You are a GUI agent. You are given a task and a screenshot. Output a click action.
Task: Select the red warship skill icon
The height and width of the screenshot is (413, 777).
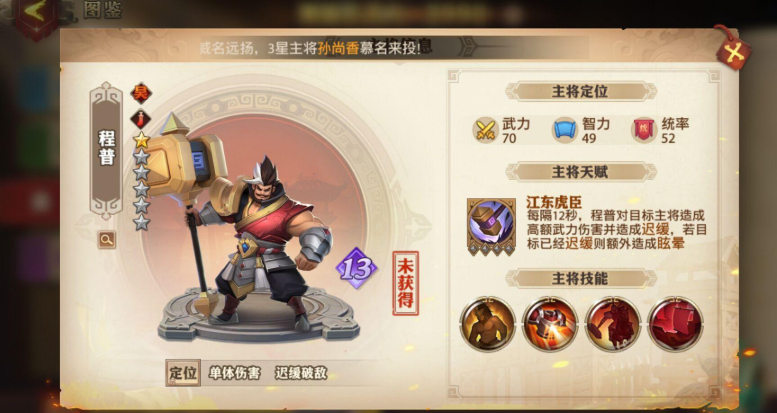pyautogui.click(x=674, y=323)
